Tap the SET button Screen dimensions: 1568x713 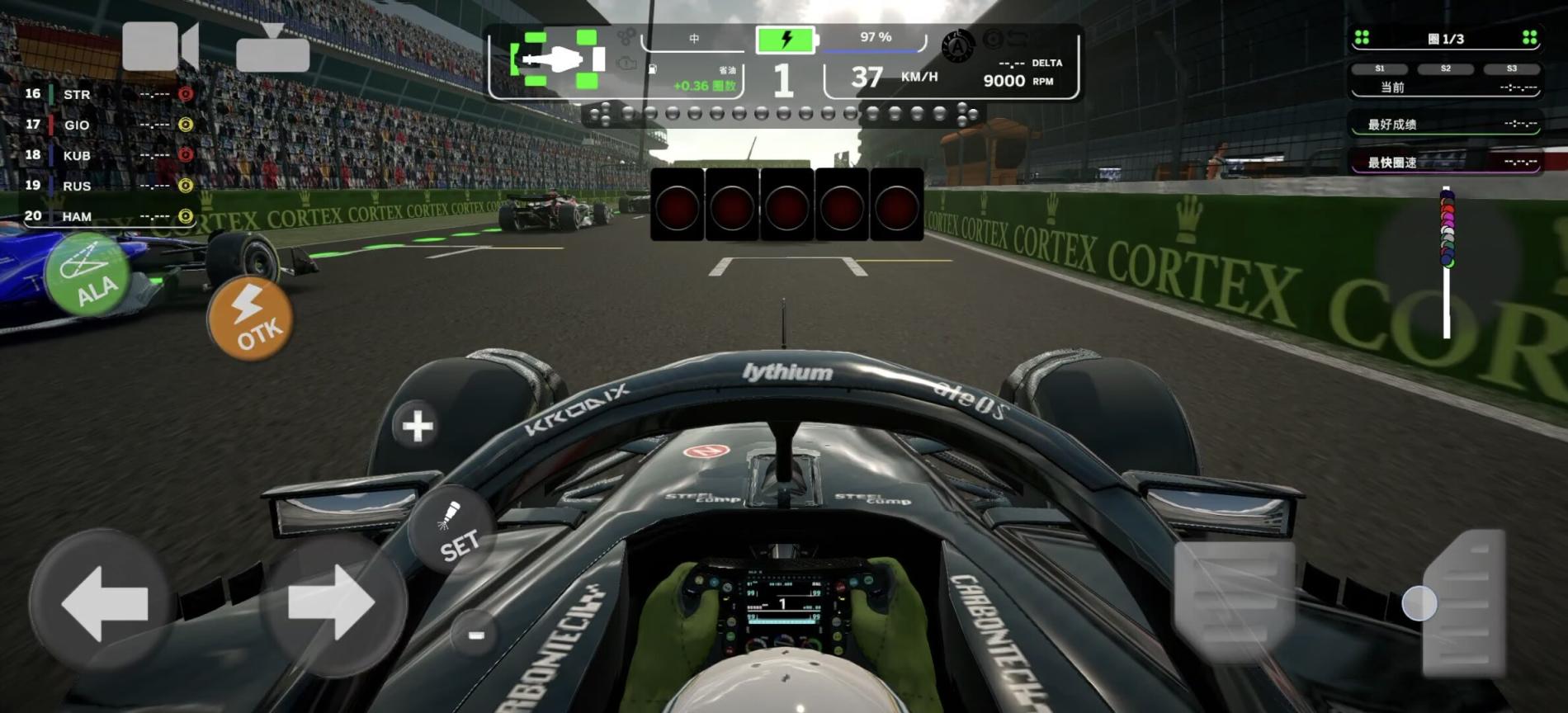[454, 532]
